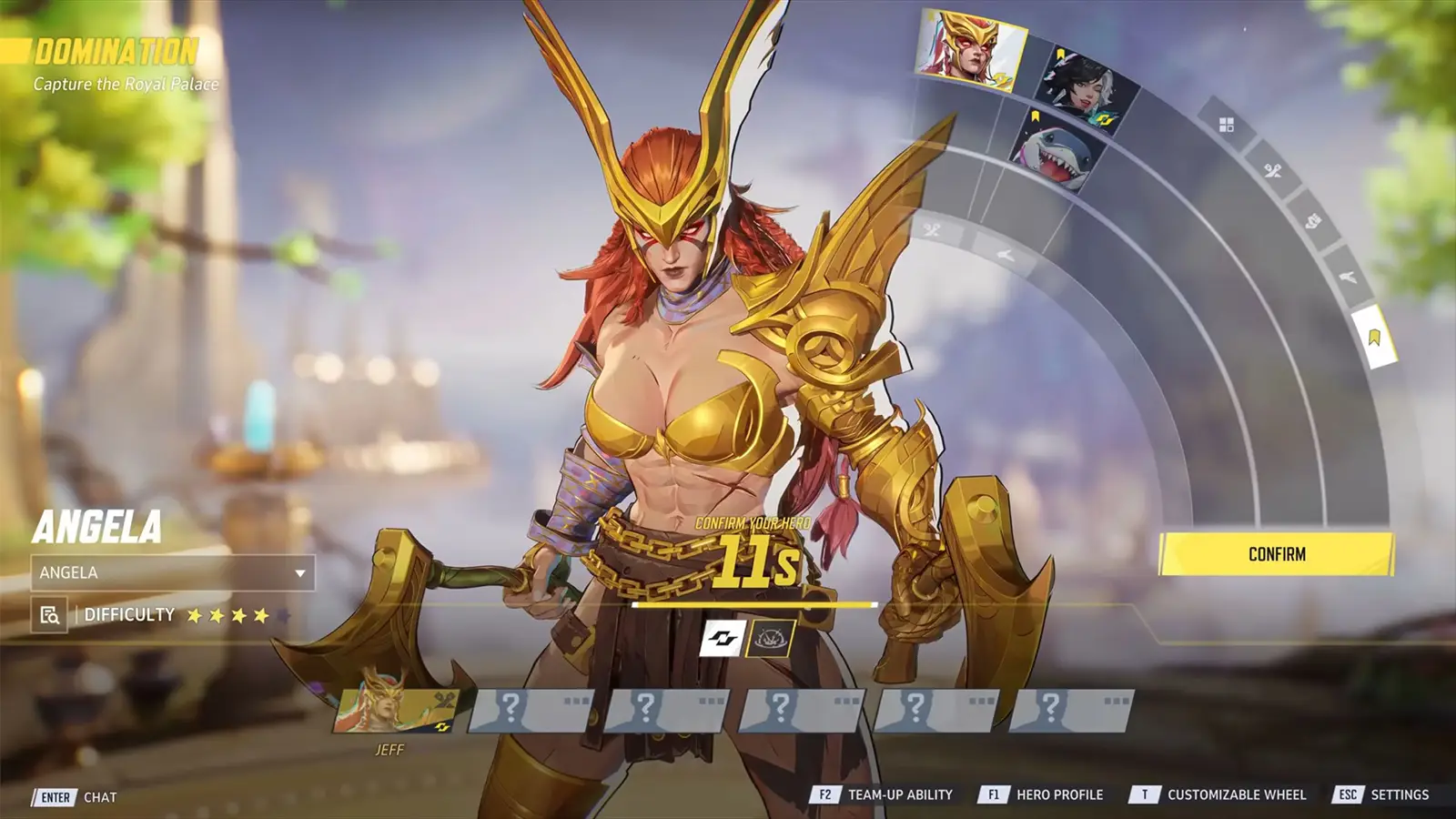Select the grid icon to show all heroes
Viewport: 1456px width, 819px height.
[x=1226, y=126]
